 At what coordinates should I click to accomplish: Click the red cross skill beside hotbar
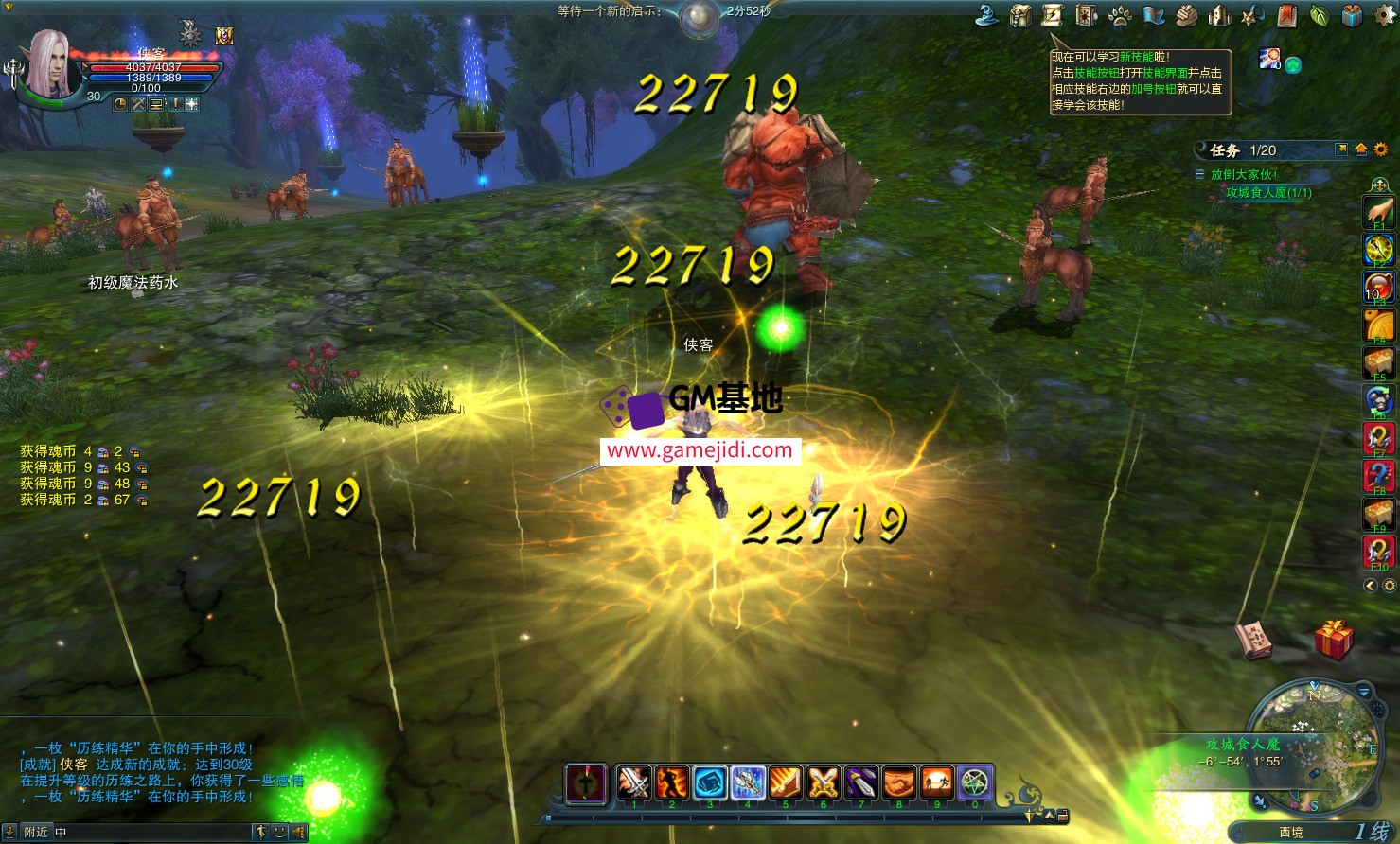click(x=586, y=783)
